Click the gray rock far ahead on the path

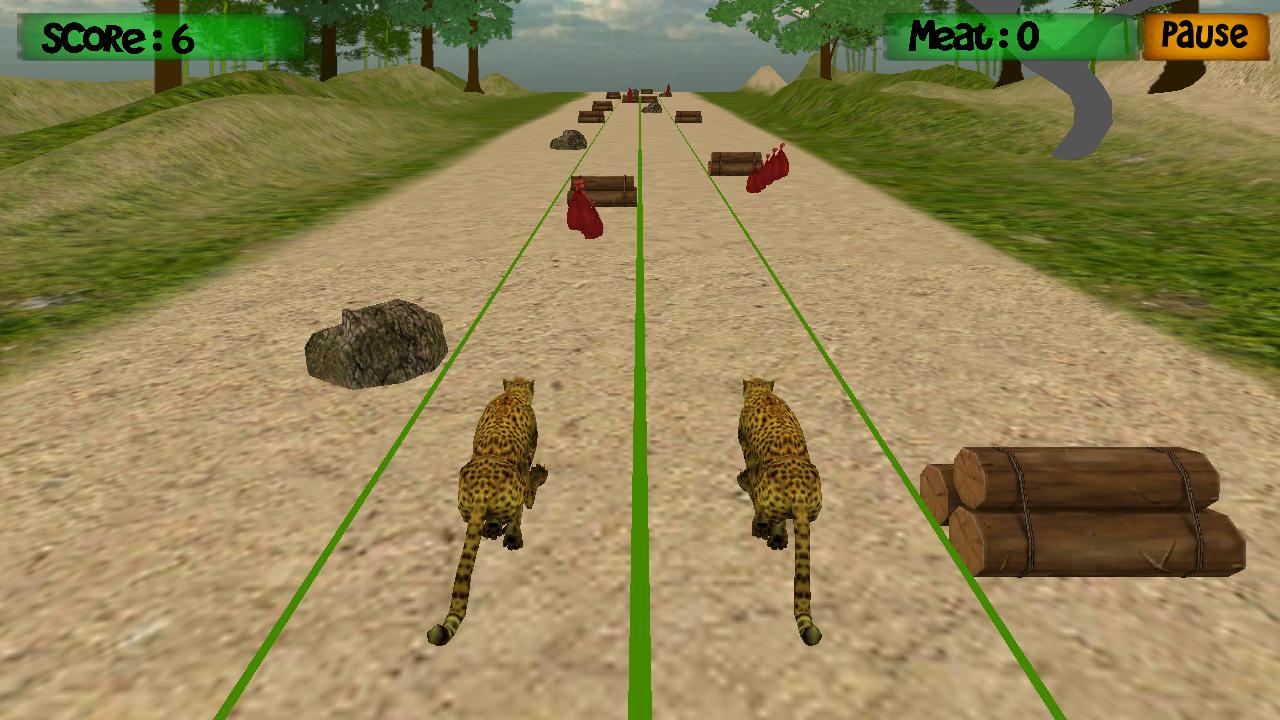(x=570, y=137)
